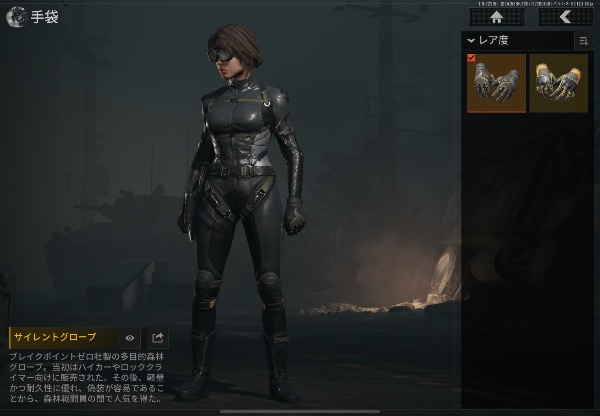600x416 pixels.
Task: Toggle the eye preview icon
Action: (130, 338)
